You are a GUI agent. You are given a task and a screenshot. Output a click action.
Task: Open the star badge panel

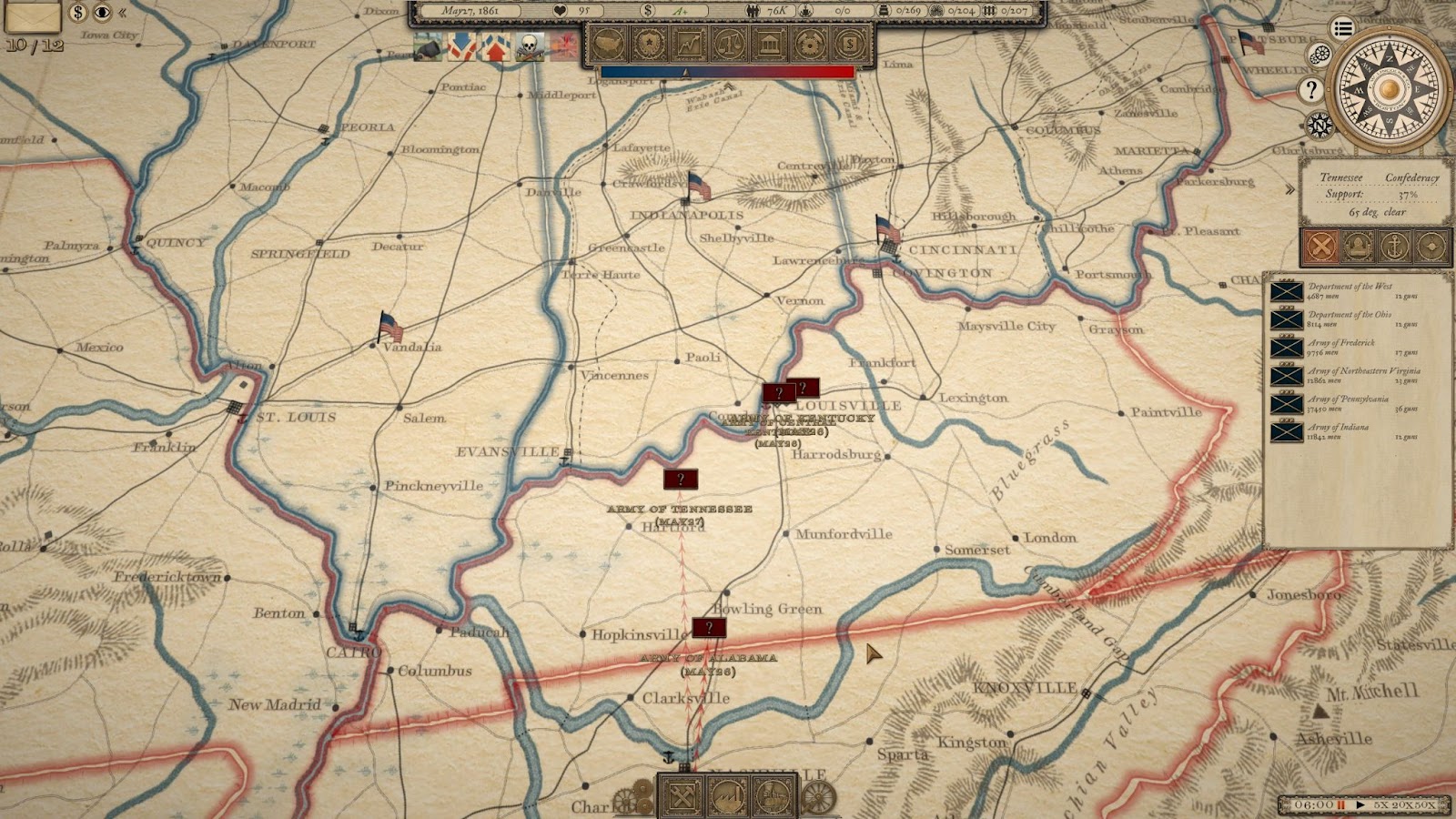tap(648, 43)
